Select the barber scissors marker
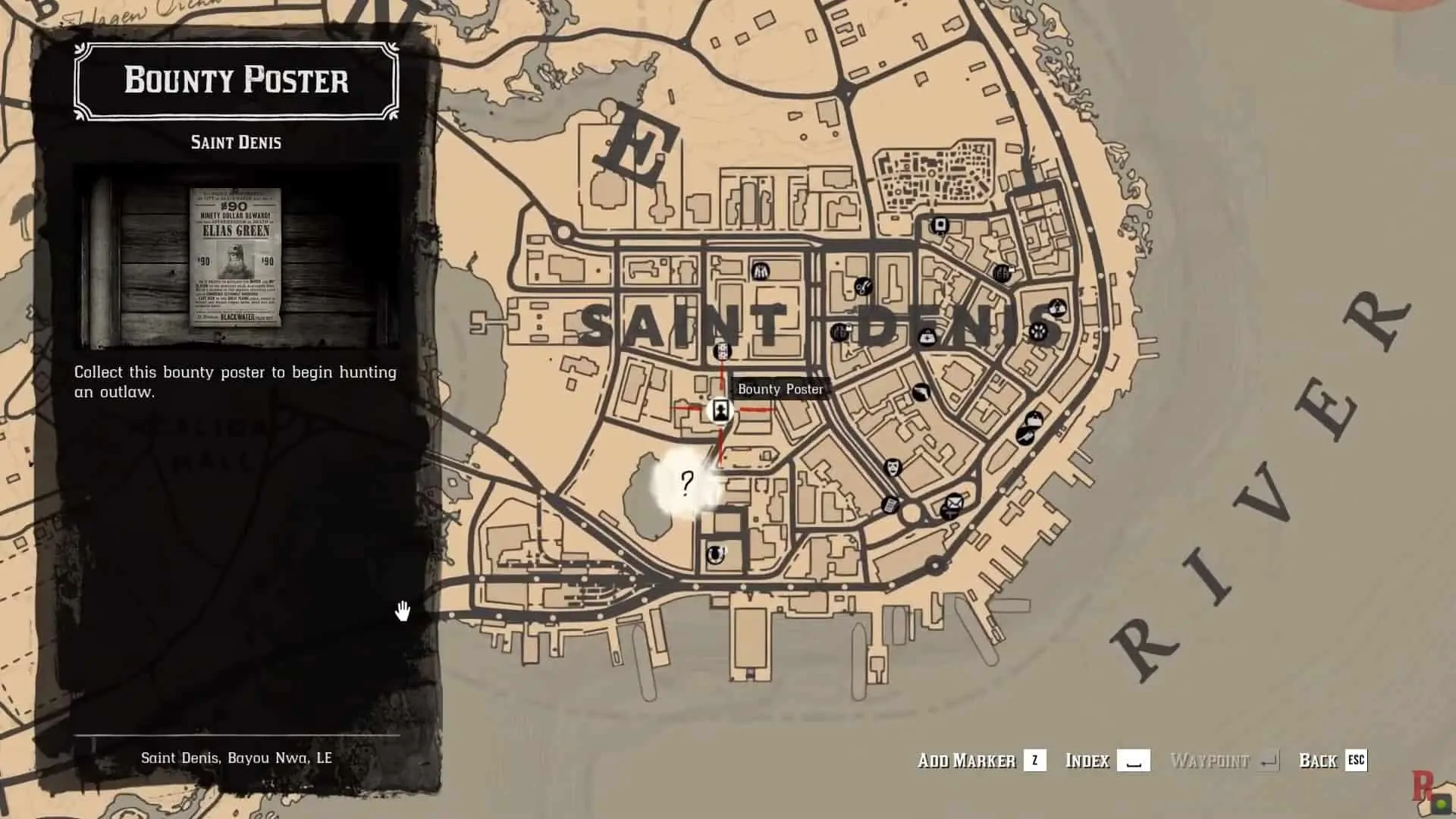Screen dimensions: 1456x819 (863, 286)
